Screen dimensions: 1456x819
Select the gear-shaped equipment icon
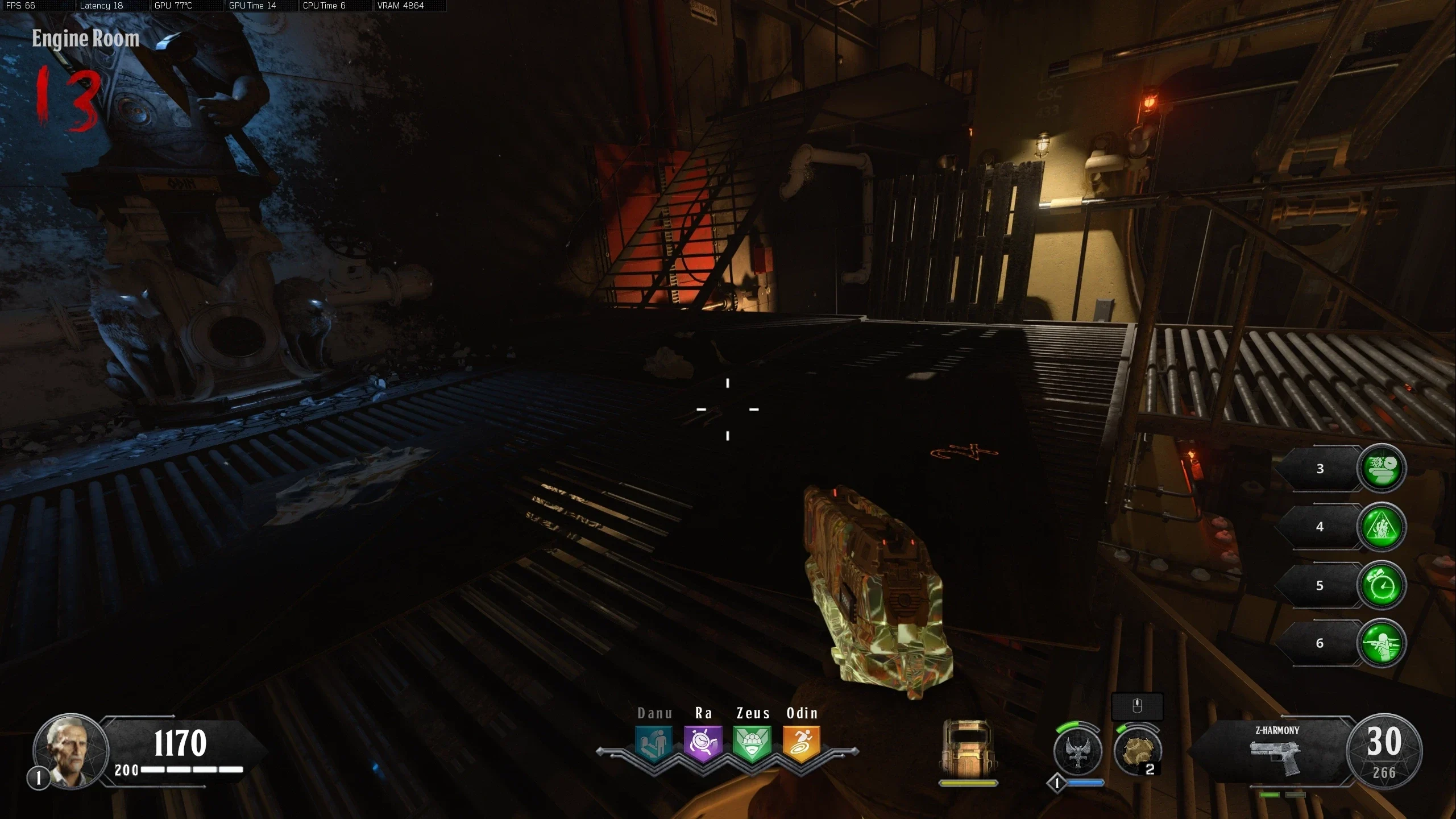1137,751
